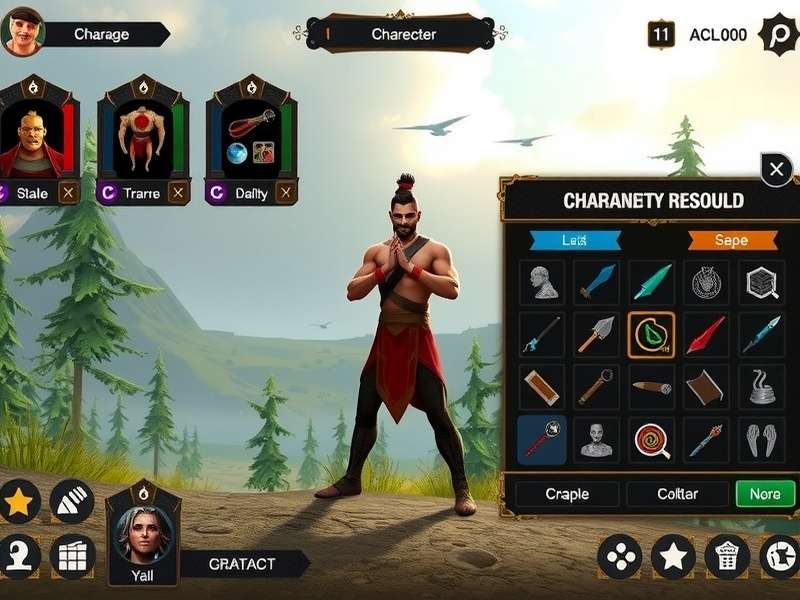Switch to the blue Lets tab
800x600 pixels.
pyautogui.click(x=575, y=240)
